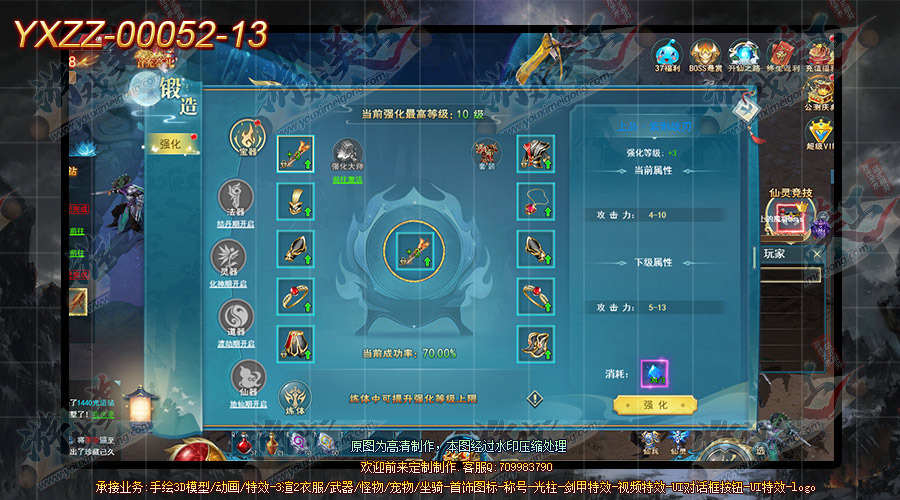Open the 套装 set icon
Viewport: 900px width, 500px height.
point(487,153)
